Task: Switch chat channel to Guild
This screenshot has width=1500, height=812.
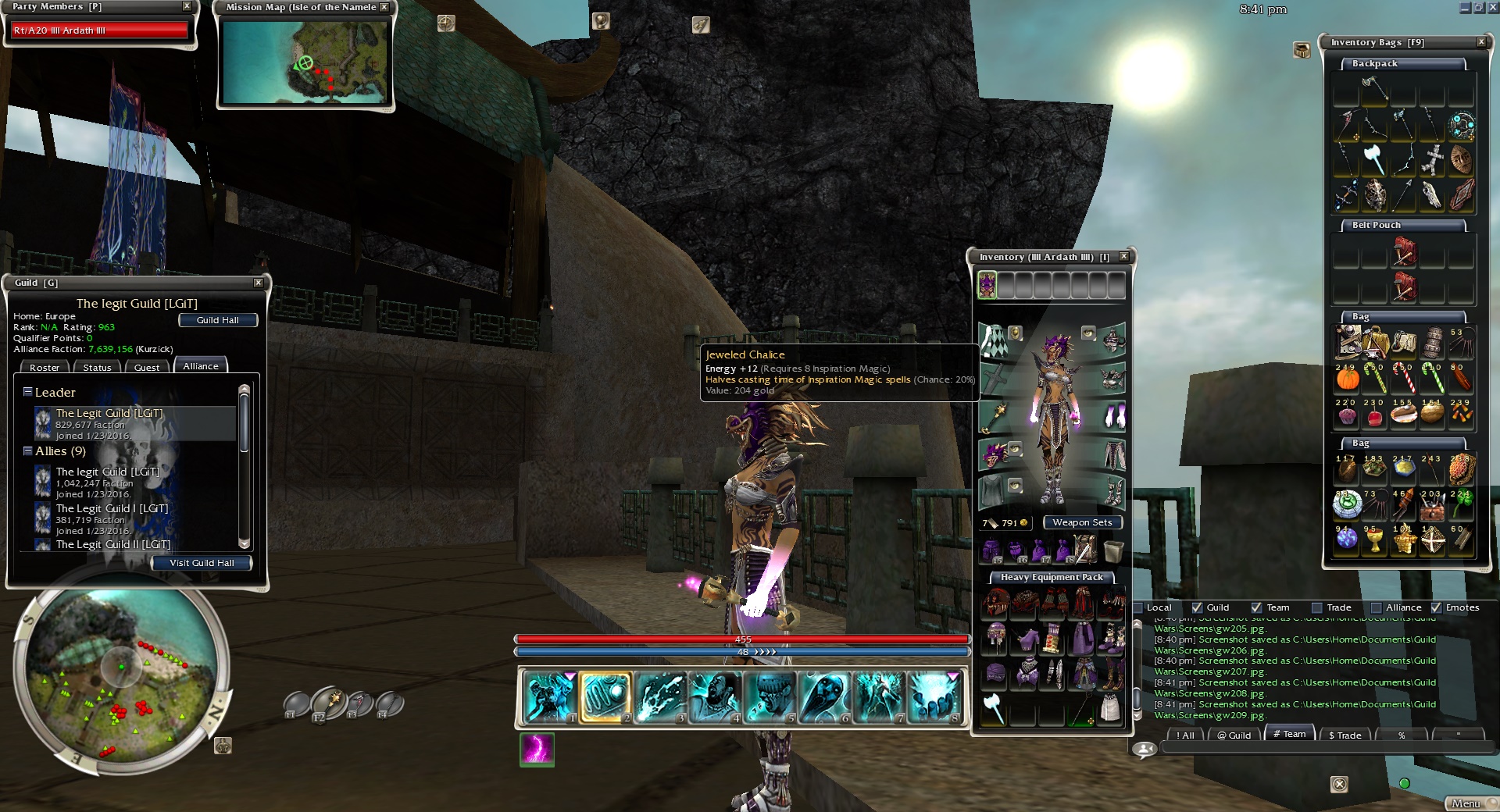Action: pyautogui.click(x=1234, y=735)
